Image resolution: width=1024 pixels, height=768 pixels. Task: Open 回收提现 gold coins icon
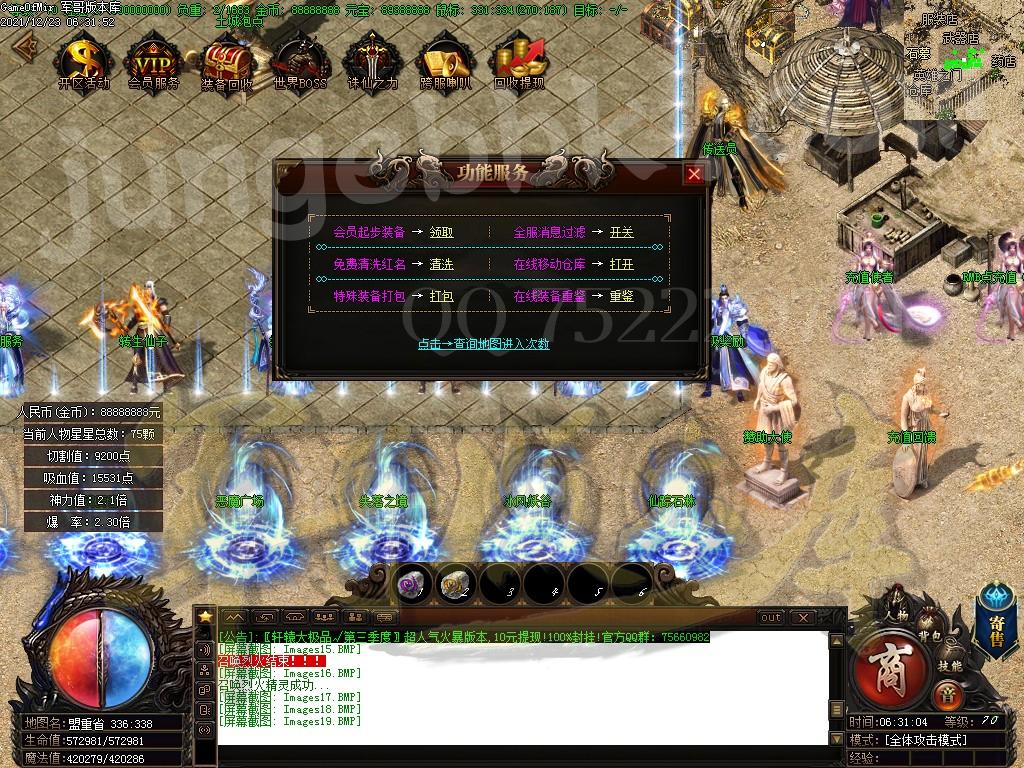click(519, 62)
